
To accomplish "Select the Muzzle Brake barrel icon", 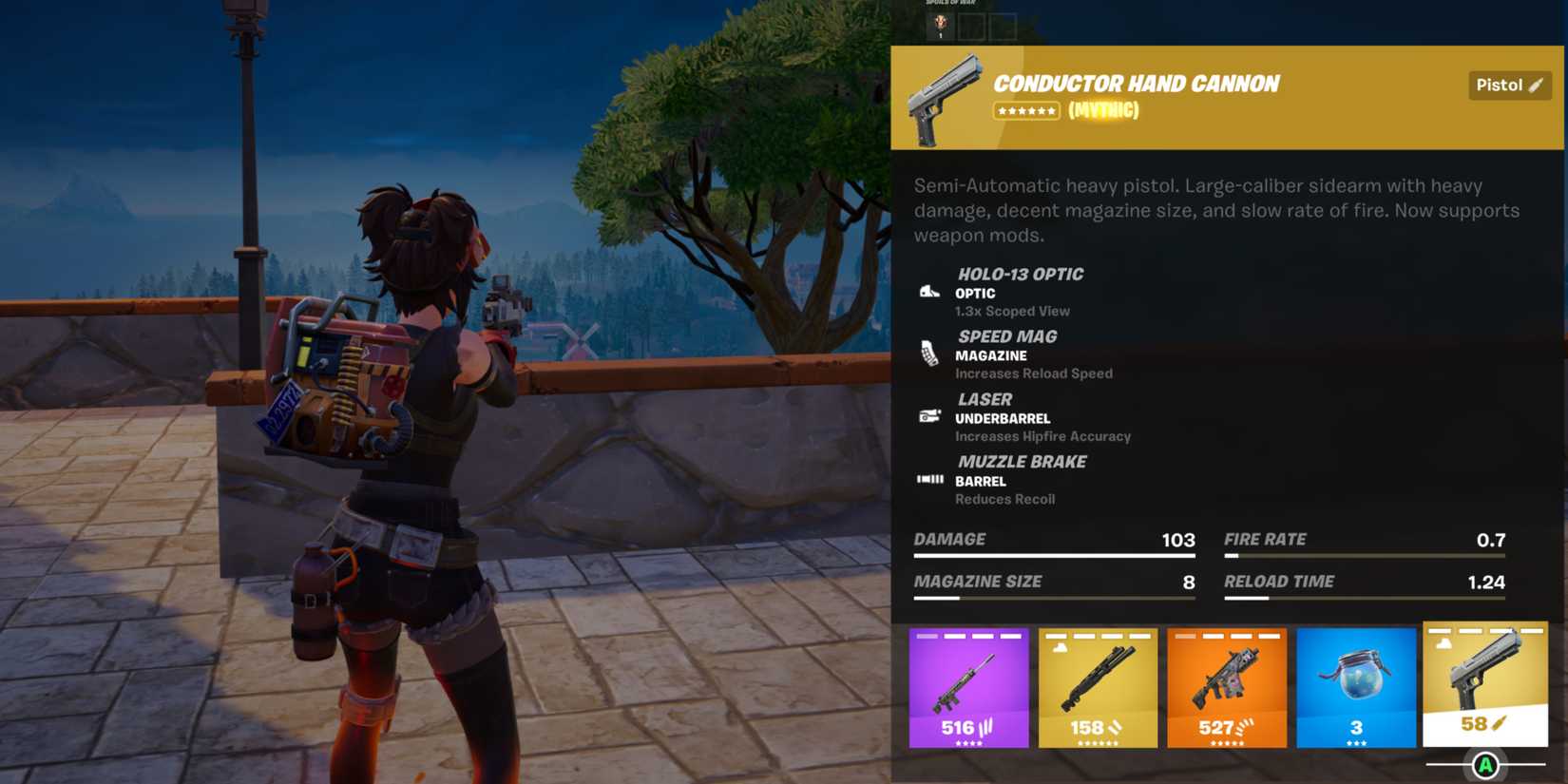I will 928,478.
